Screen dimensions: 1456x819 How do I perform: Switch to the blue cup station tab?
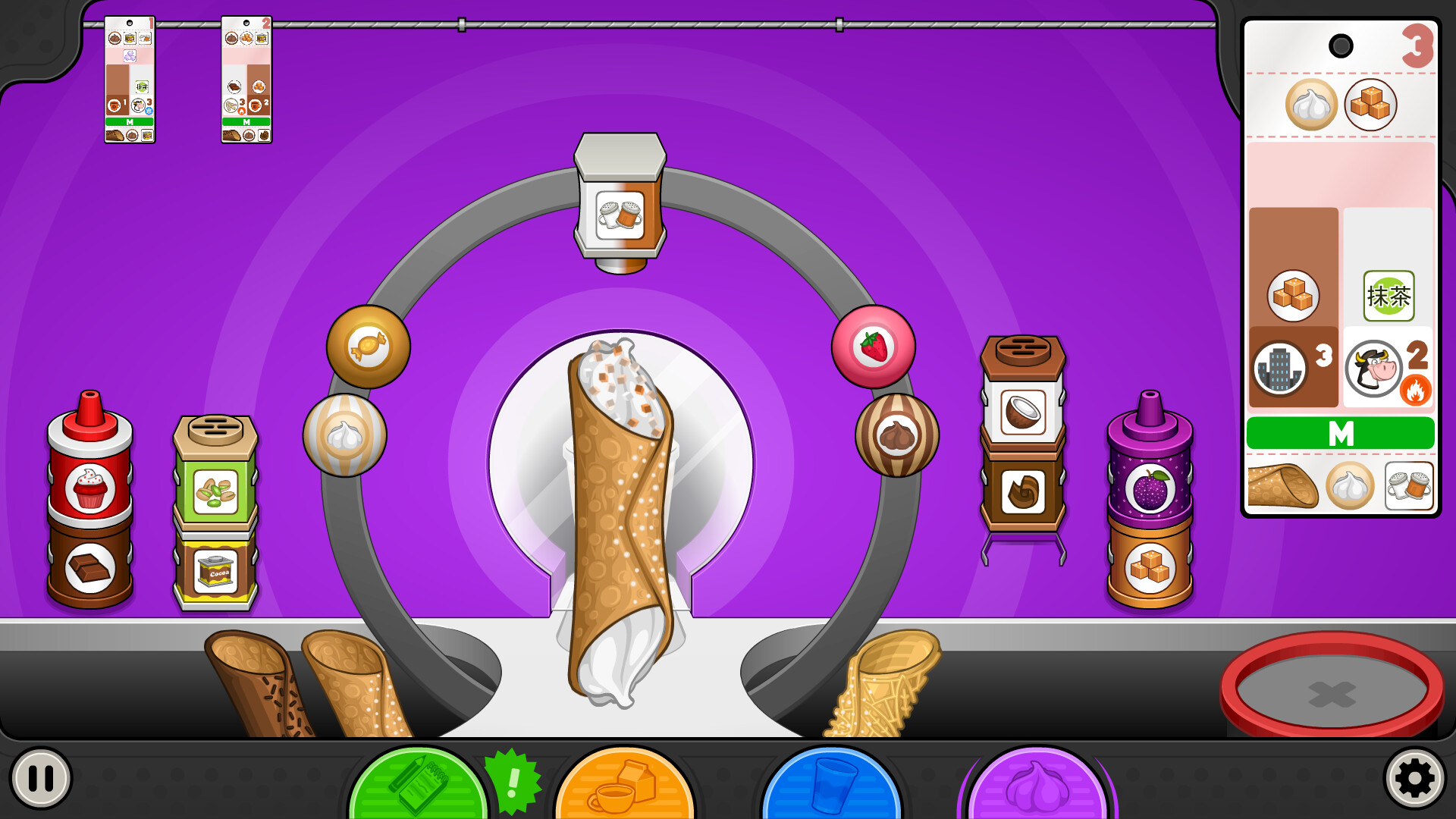click(832, 785)
